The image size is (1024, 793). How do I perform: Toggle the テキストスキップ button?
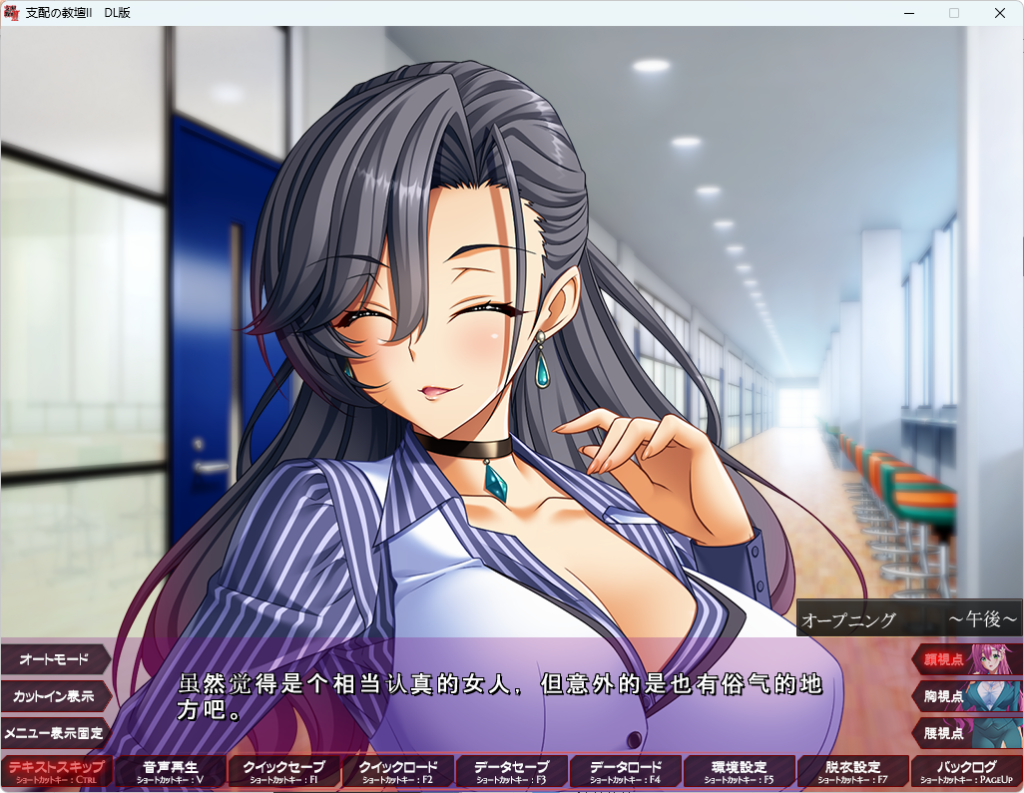point(56,771)
